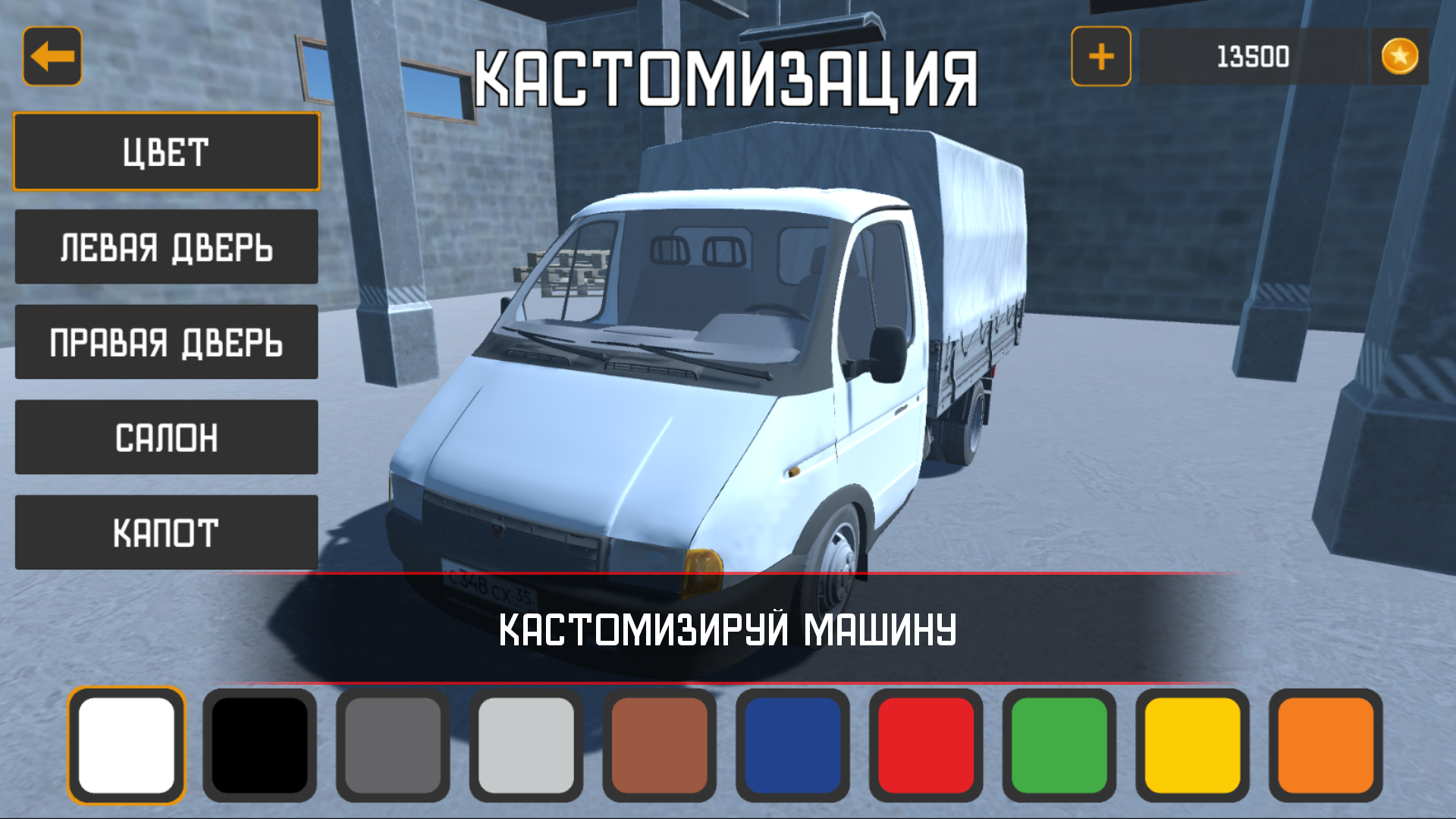Click the back arrow icon

pos(53,56)
